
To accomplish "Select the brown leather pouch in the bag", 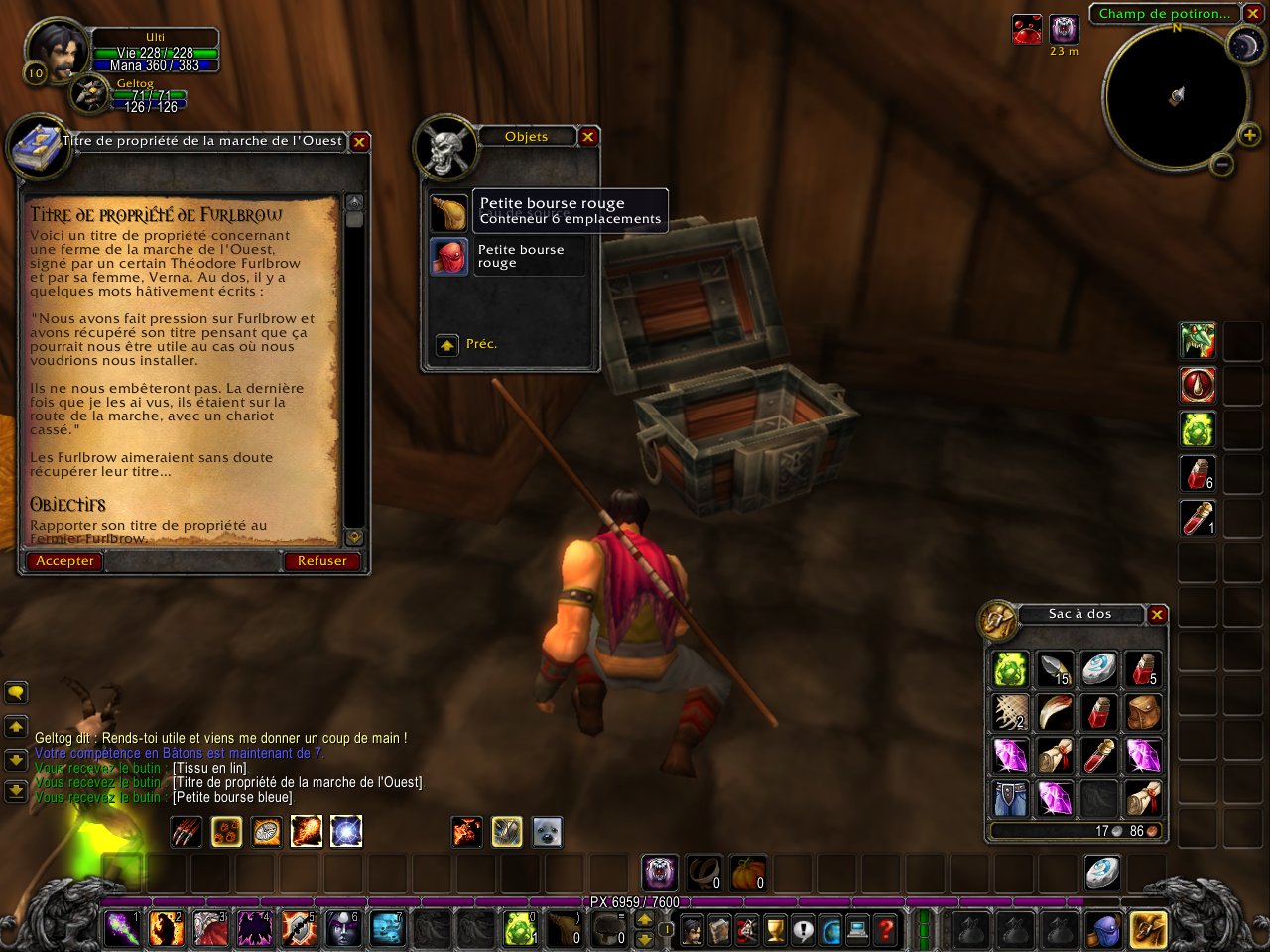I will pos(1144,712).
